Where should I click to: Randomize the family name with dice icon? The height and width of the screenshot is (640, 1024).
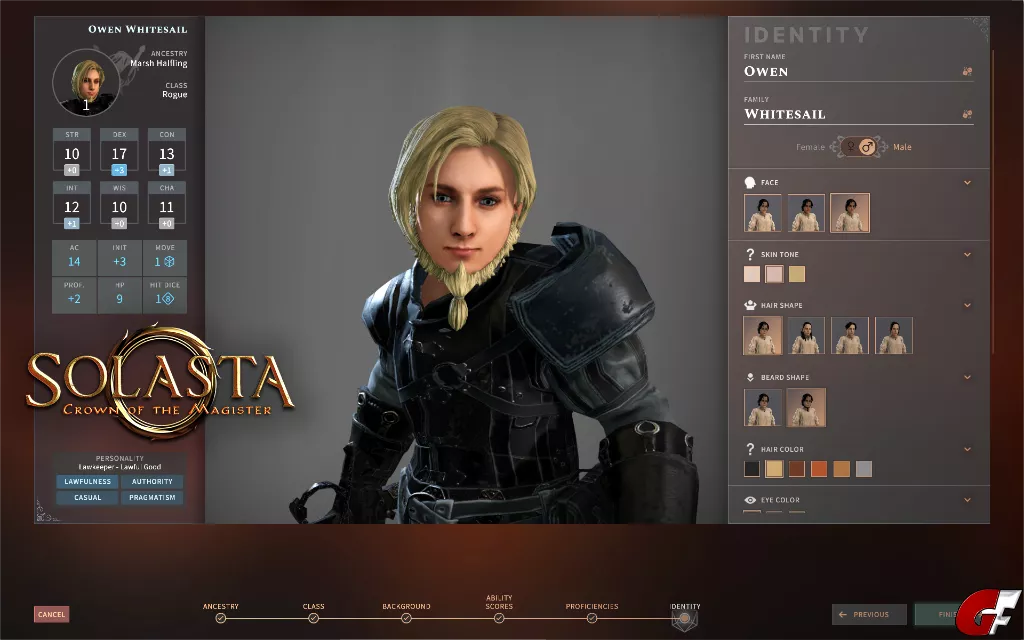[x=967, y=115]
